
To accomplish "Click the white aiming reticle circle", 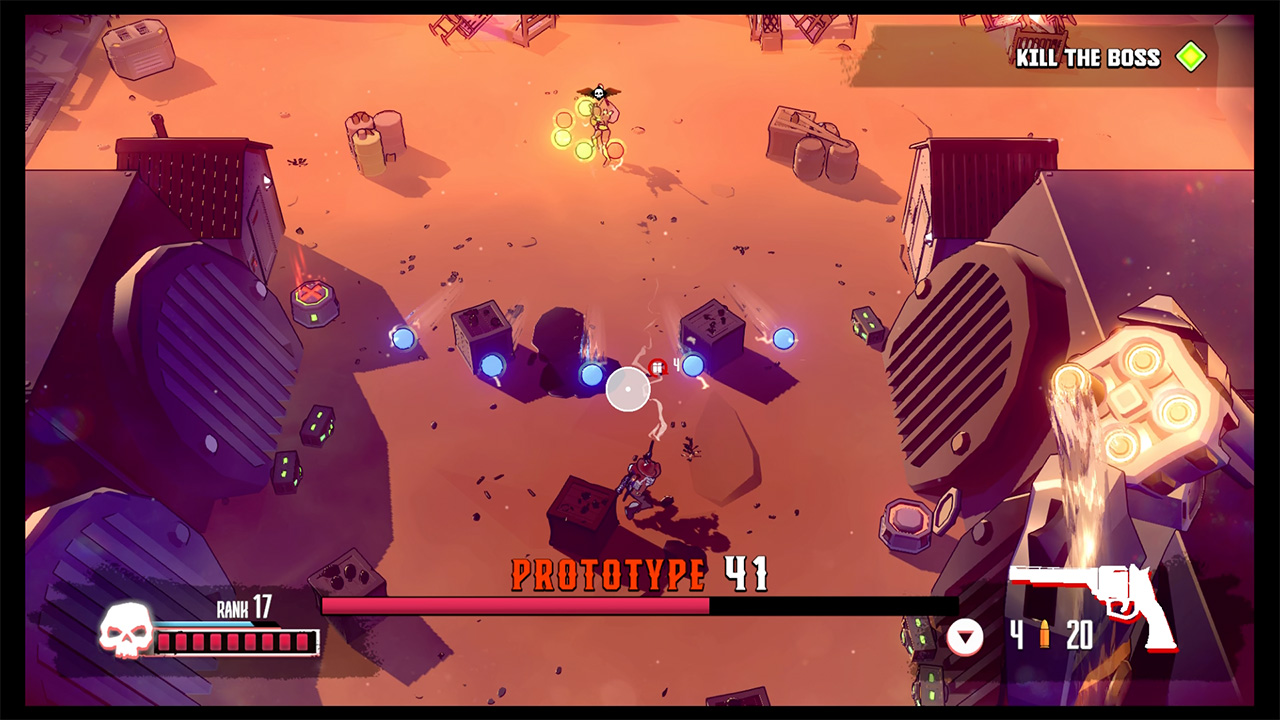I will (628, 389).
